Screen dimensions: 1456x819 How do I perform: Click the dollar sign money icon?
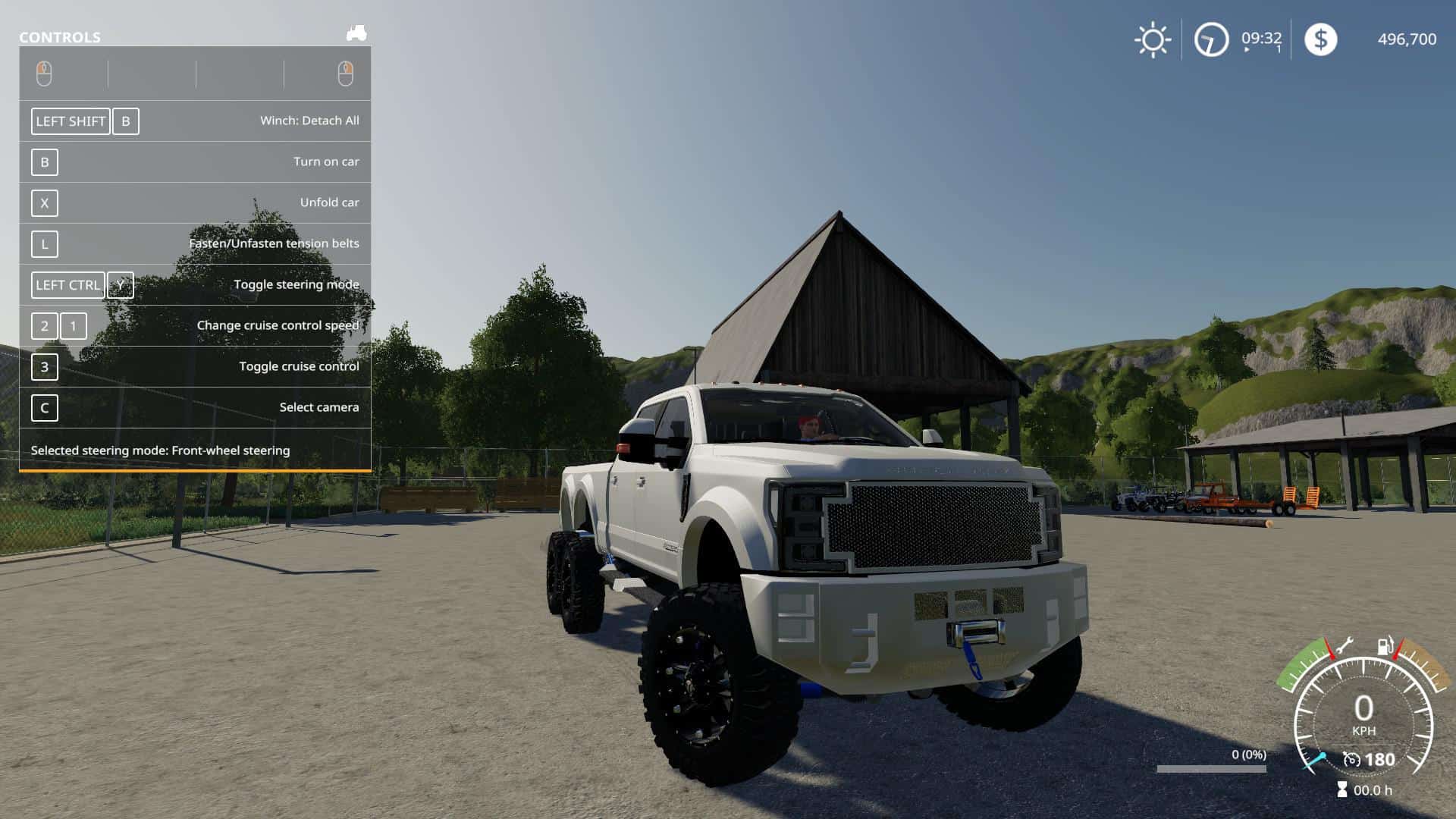1321,39
